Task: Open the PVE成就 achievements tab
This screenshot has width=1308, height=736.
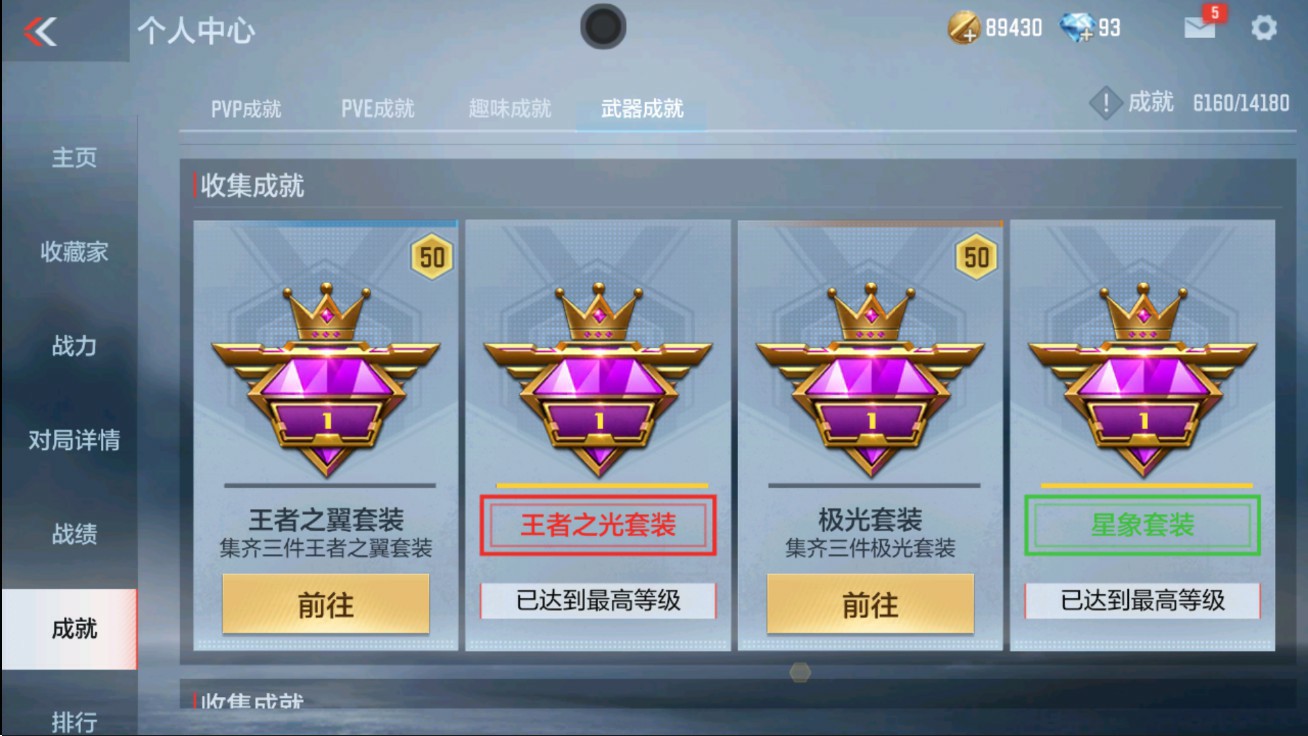Action: pyautogui.click(x=378, y=110)
